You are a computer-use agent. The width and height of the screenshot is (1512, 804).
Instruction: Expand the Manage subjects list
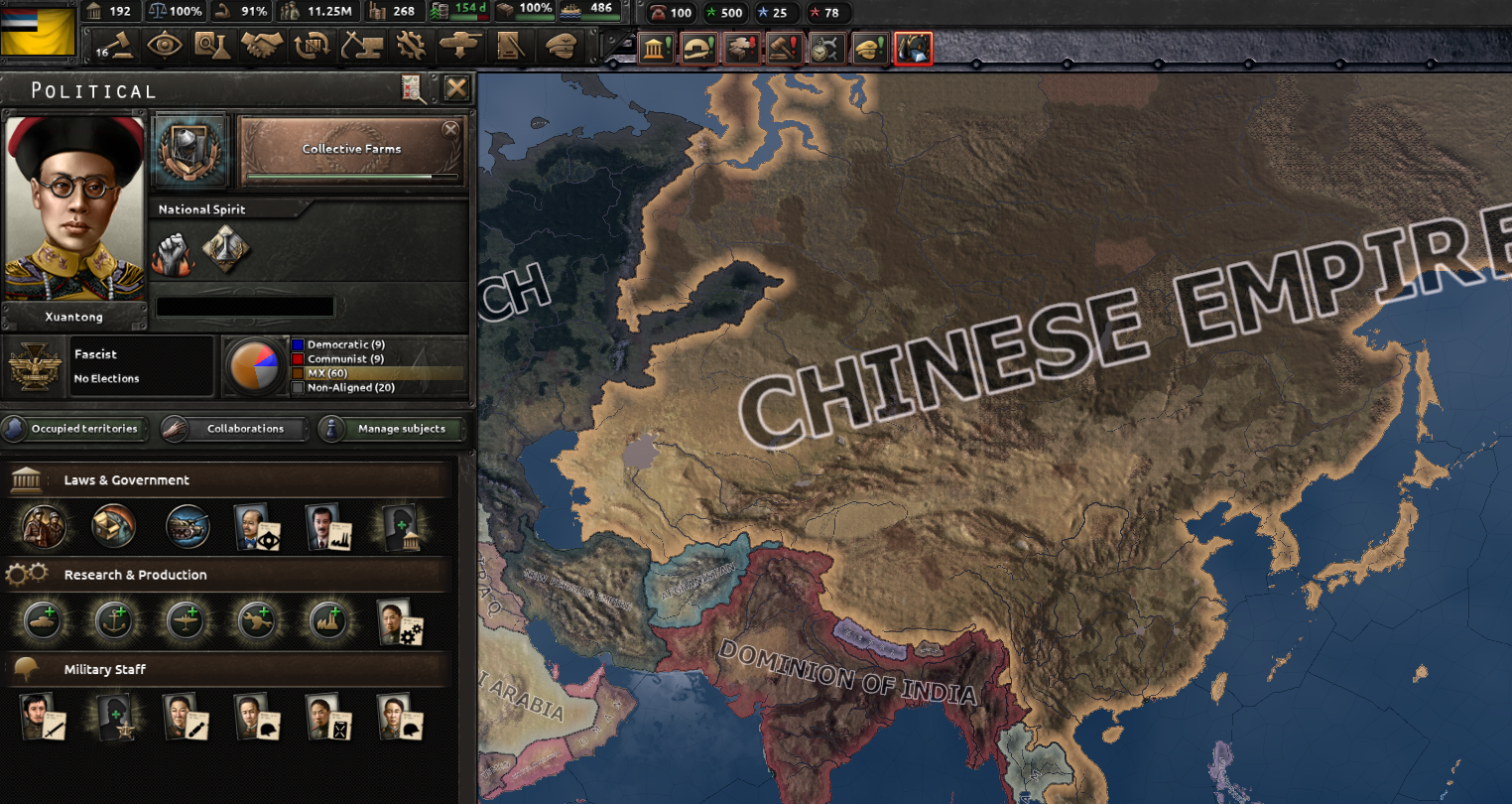(391, 429)
